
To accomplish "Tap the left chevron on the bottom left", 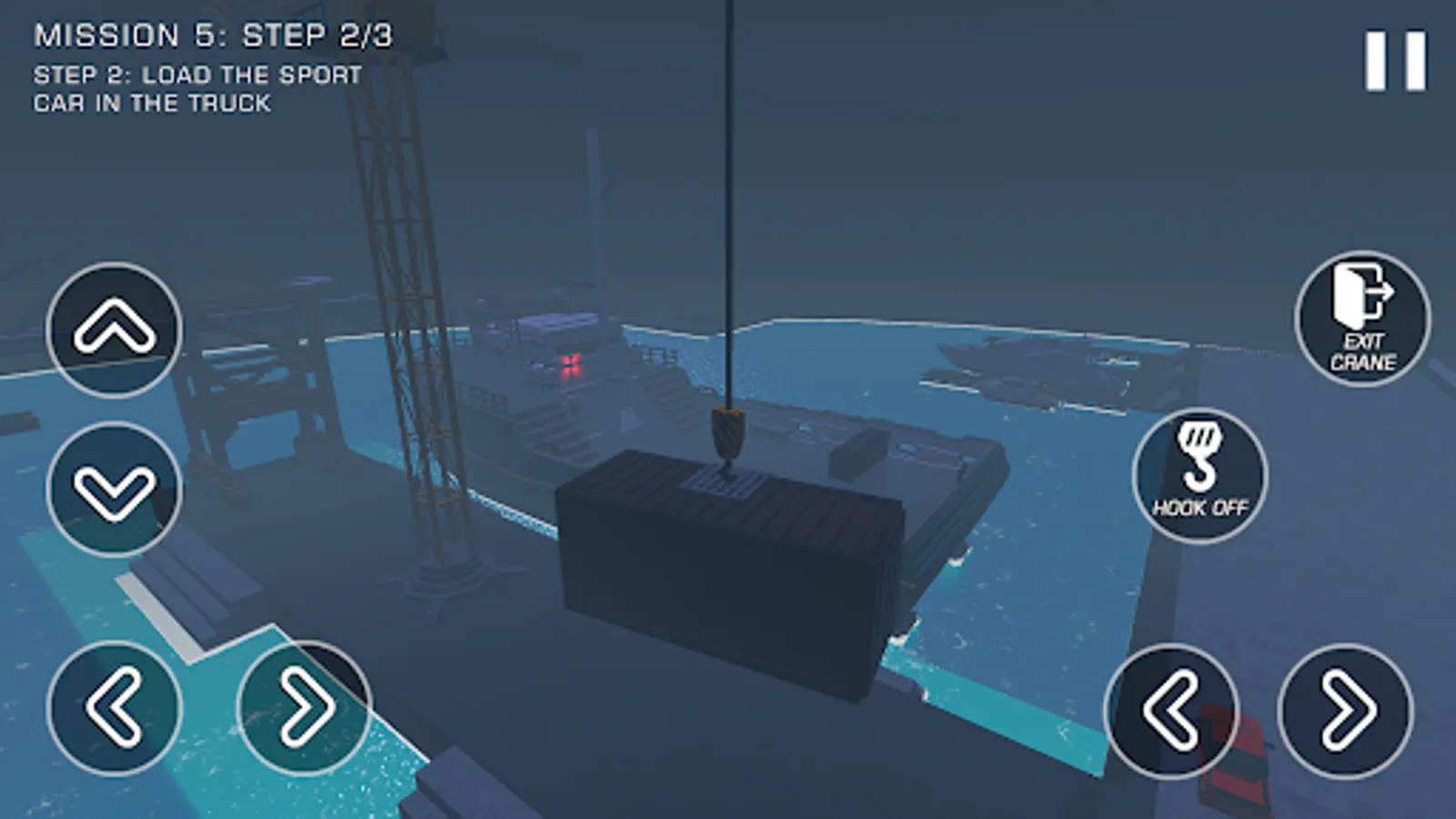I will coord(114,708).
